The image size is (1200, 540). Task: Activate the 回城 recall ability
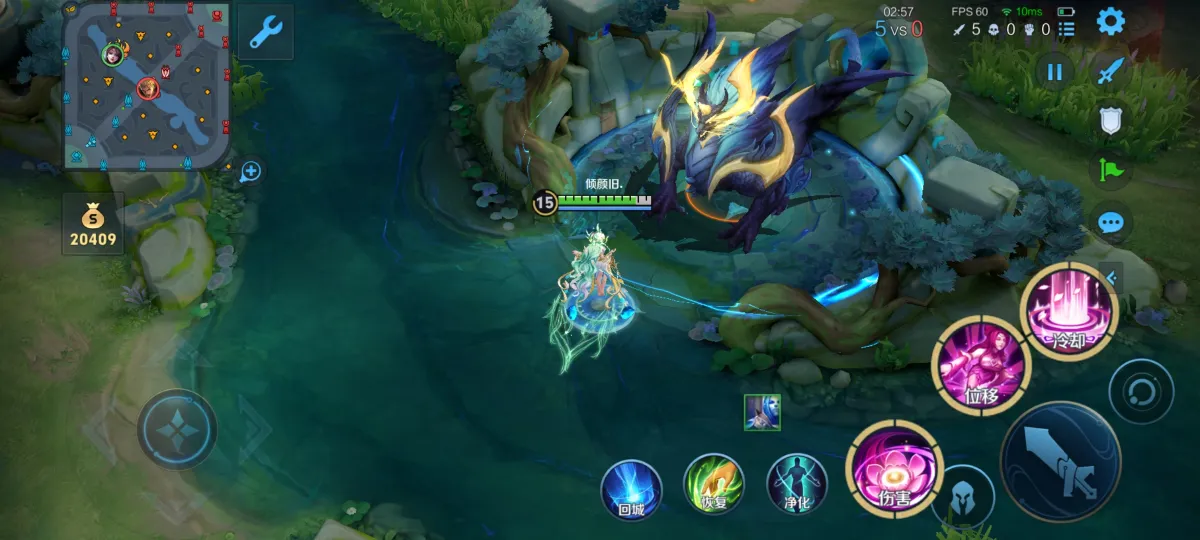pyautogui.click(x=631, y=490)
